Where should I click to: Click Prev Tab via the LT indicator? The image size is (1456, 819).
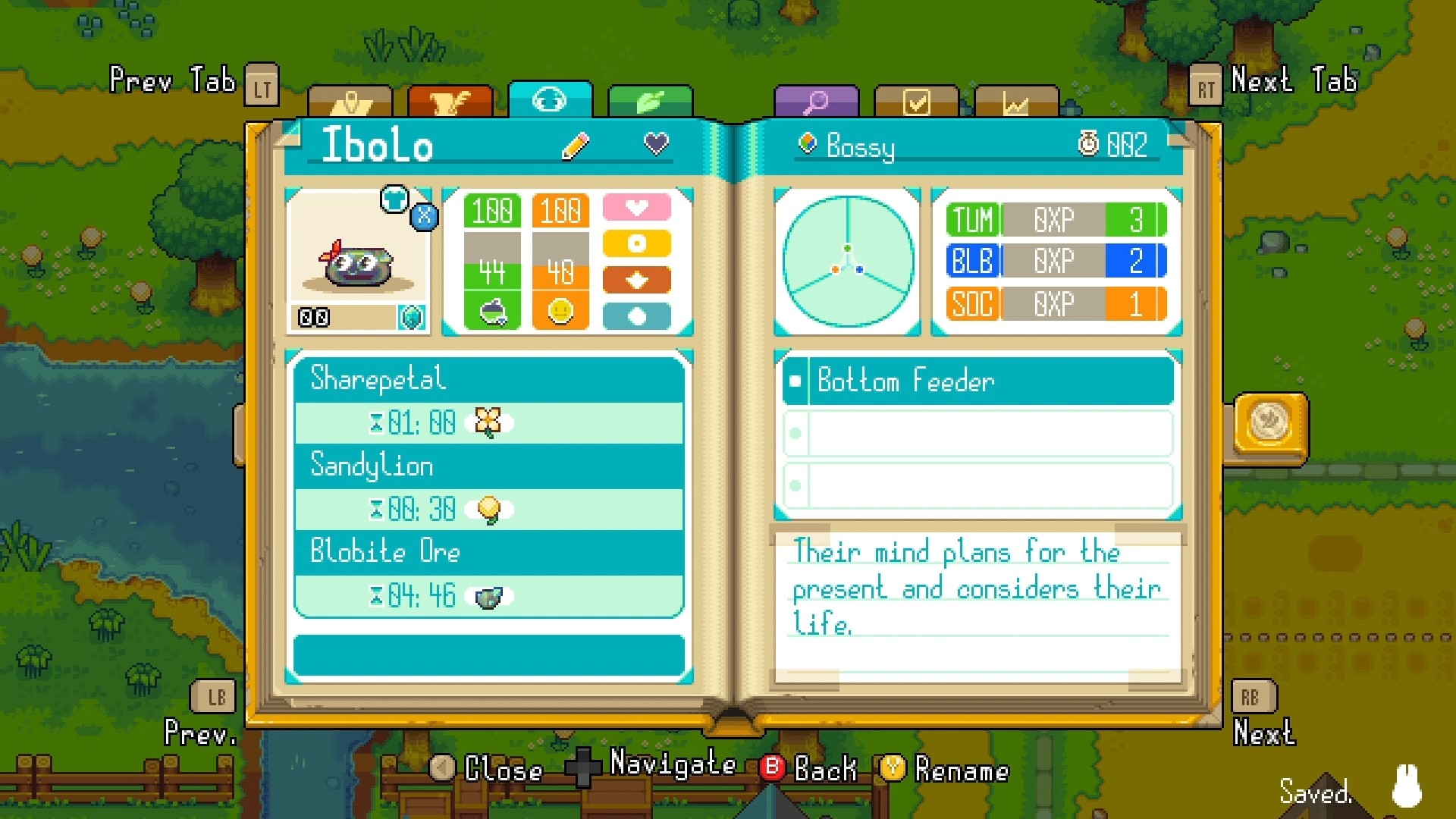pyautogui.click(x=262, y=85)
